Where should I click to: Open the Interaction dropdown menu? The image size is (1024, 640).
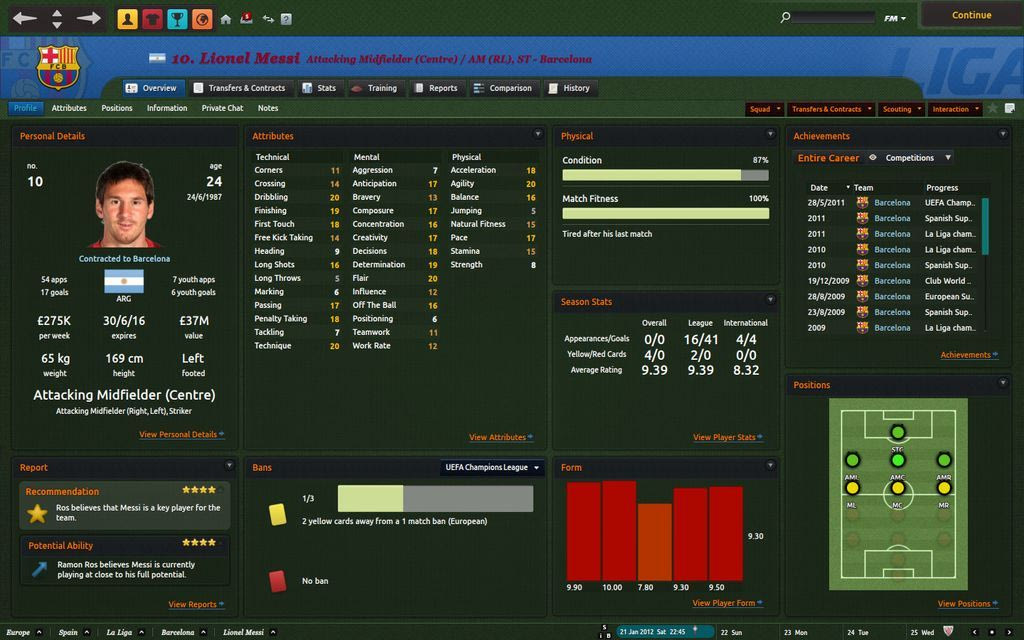point(955,109)
